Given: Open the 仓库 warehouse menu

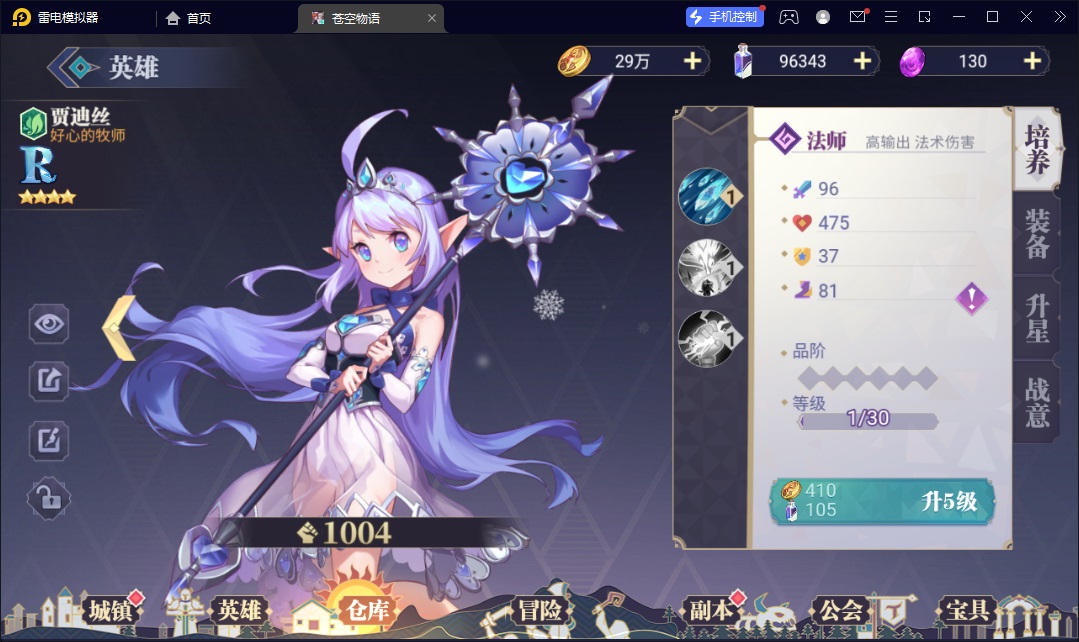Looking at the screenshot, I should 367,610.
